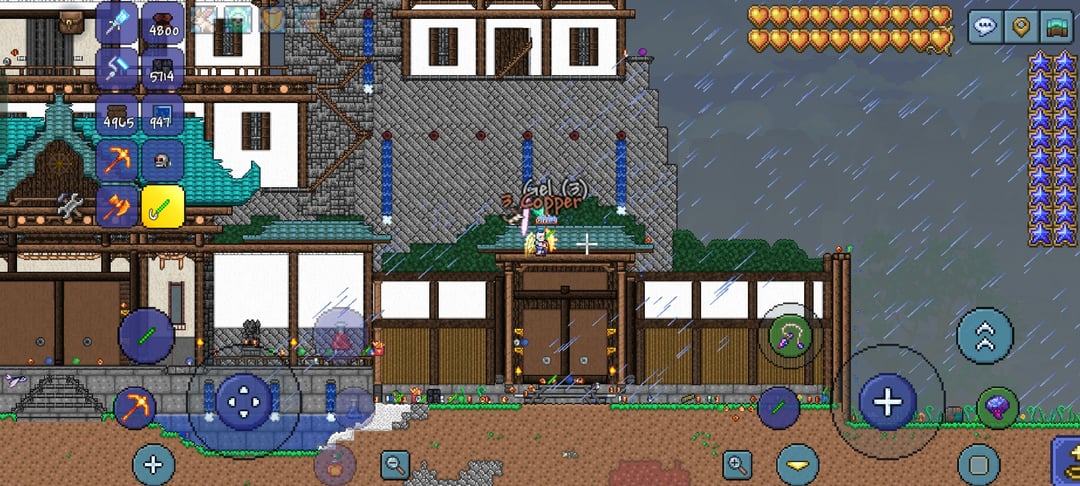The image size is (1080, 486).
Task: Select the hotbar stack of 5714
Action: pos(162,69)
